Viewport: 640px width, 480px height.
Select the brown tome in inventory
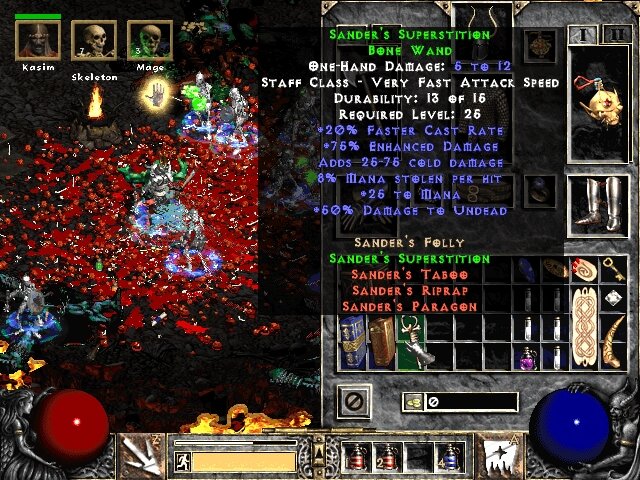tap(381, 341)
